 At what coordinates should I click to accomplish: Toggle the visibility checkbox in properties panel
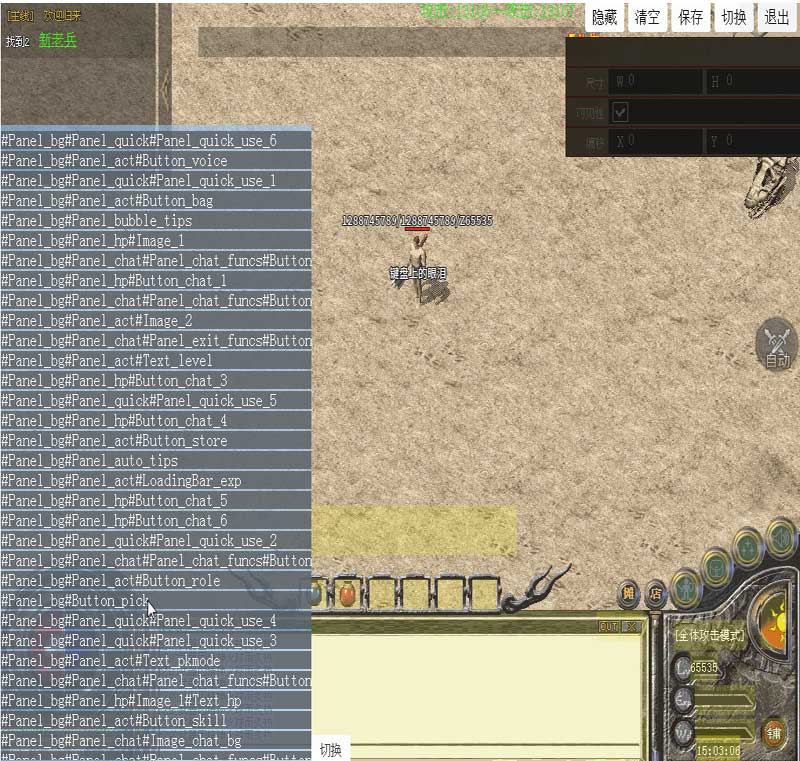(621, 111)
